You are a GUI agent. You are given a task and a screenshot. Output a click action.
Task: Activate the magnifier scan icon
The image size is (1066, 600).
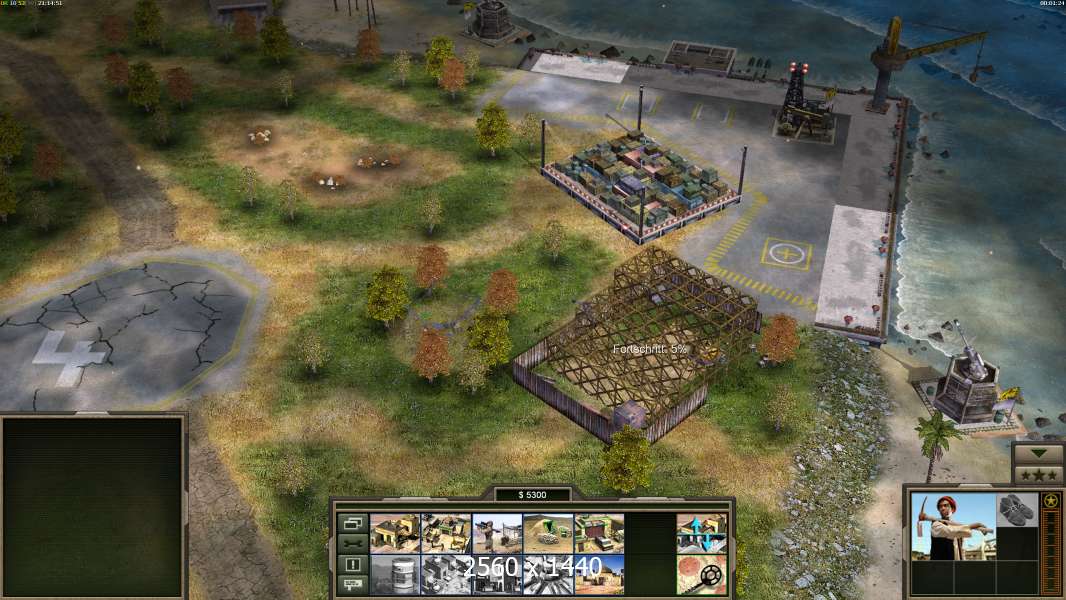701,574
